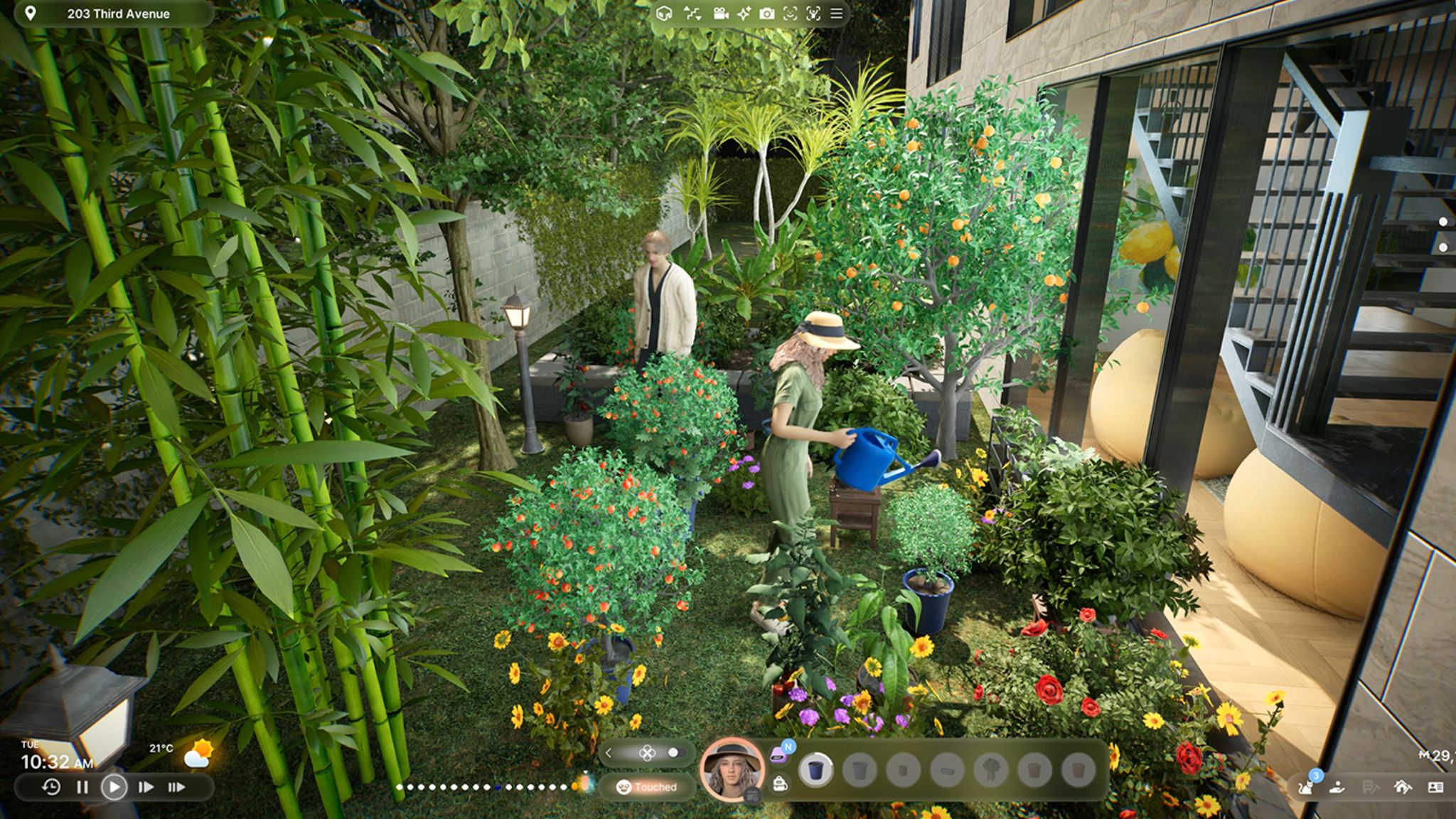Take a screenshot with the camera icon

[x=767, y=13]
